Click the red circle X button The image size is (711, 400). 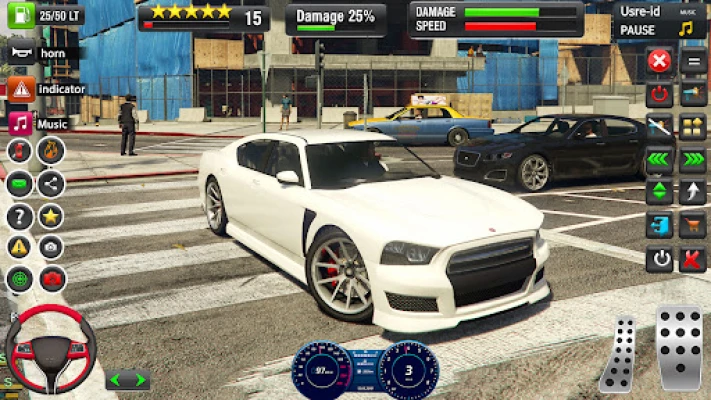click(659, 61)
